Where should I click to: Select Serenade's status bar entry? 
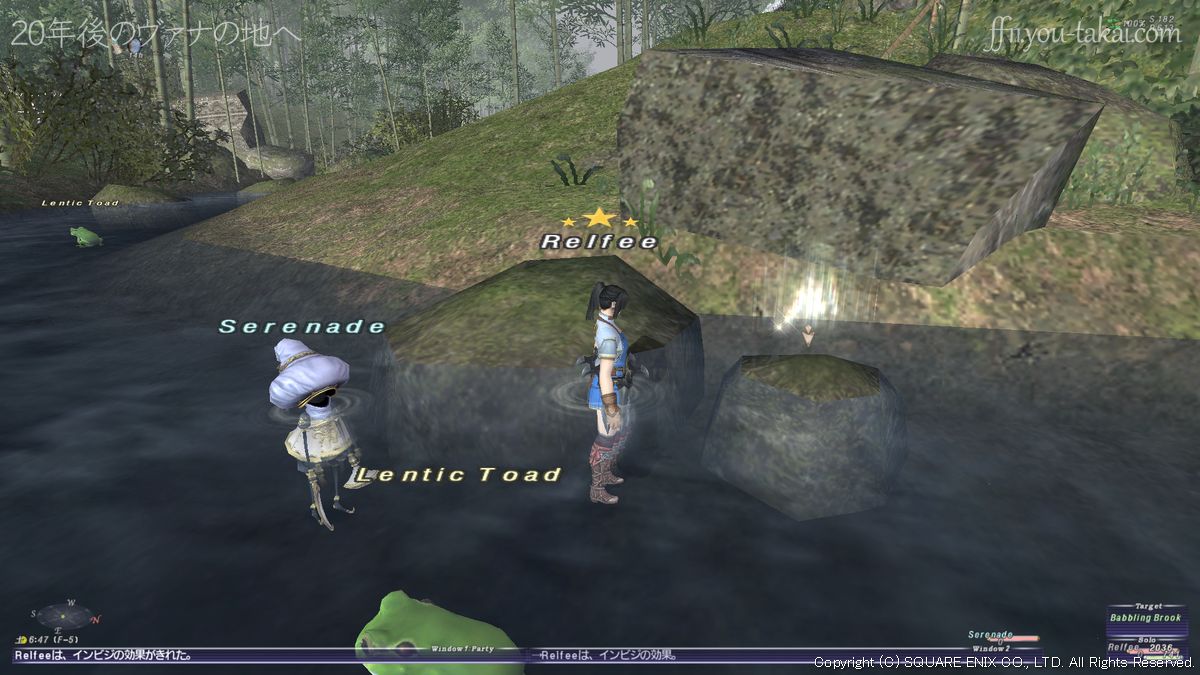[x=1002, y=636]
